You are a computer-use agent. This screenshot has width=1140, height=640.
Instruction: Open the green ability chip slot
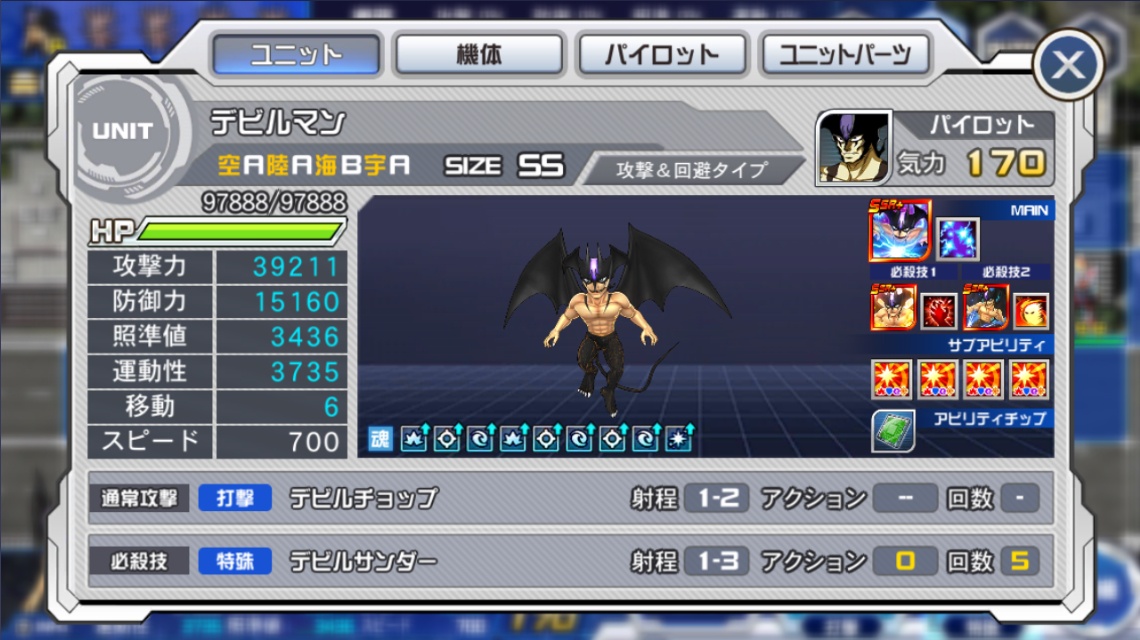[892, 432]
